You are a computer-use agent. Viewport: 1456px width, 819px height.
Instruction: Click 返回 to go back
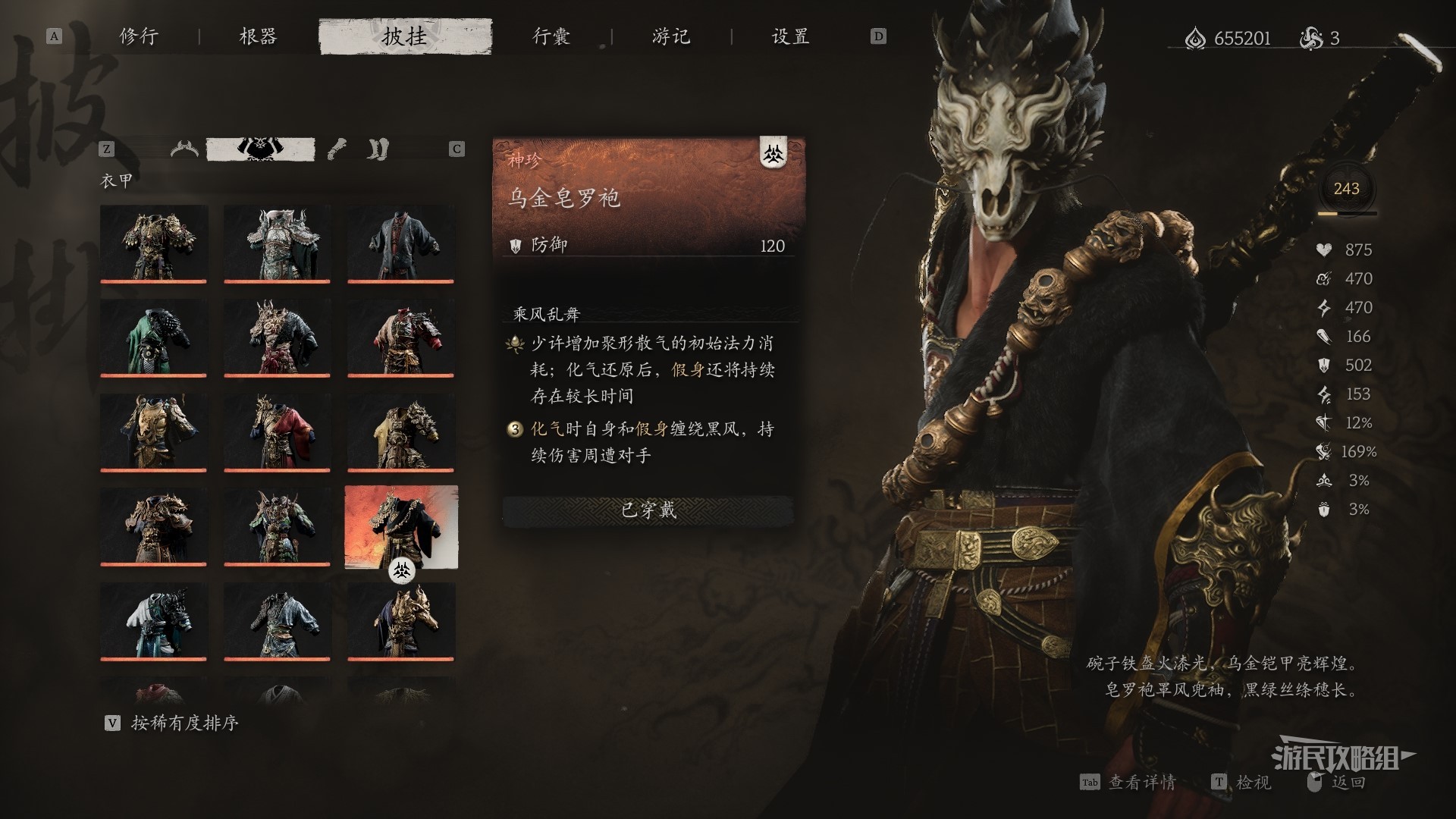click(1348, 782)
